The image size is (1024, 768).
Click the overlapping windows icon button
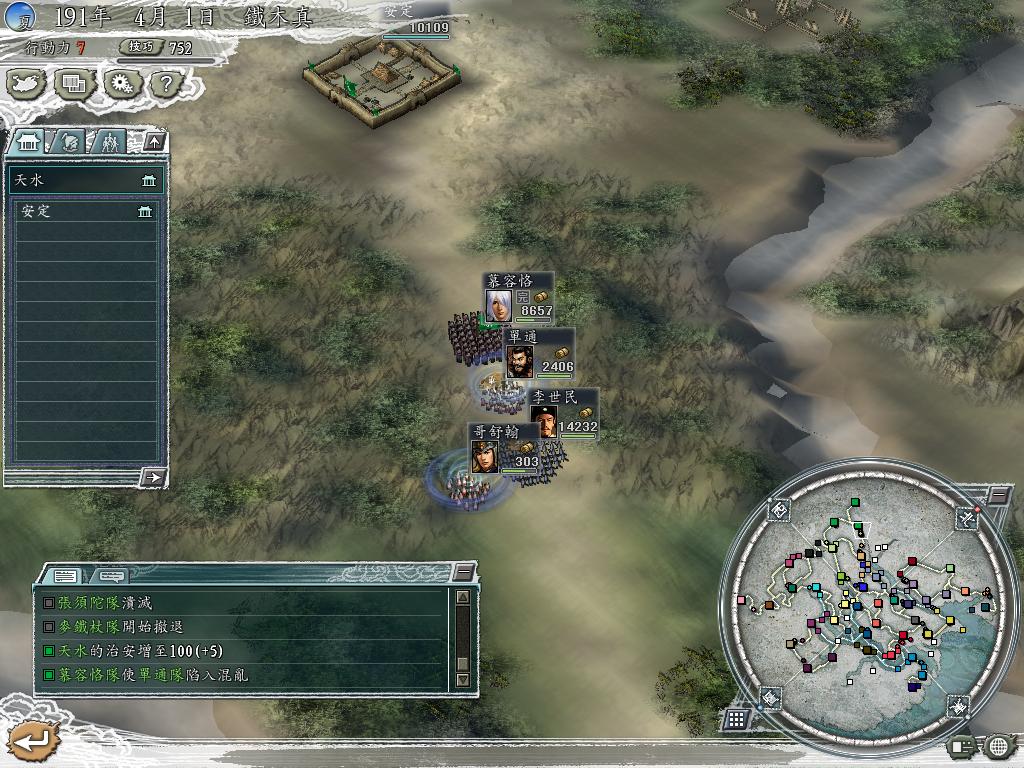[75, 84]
